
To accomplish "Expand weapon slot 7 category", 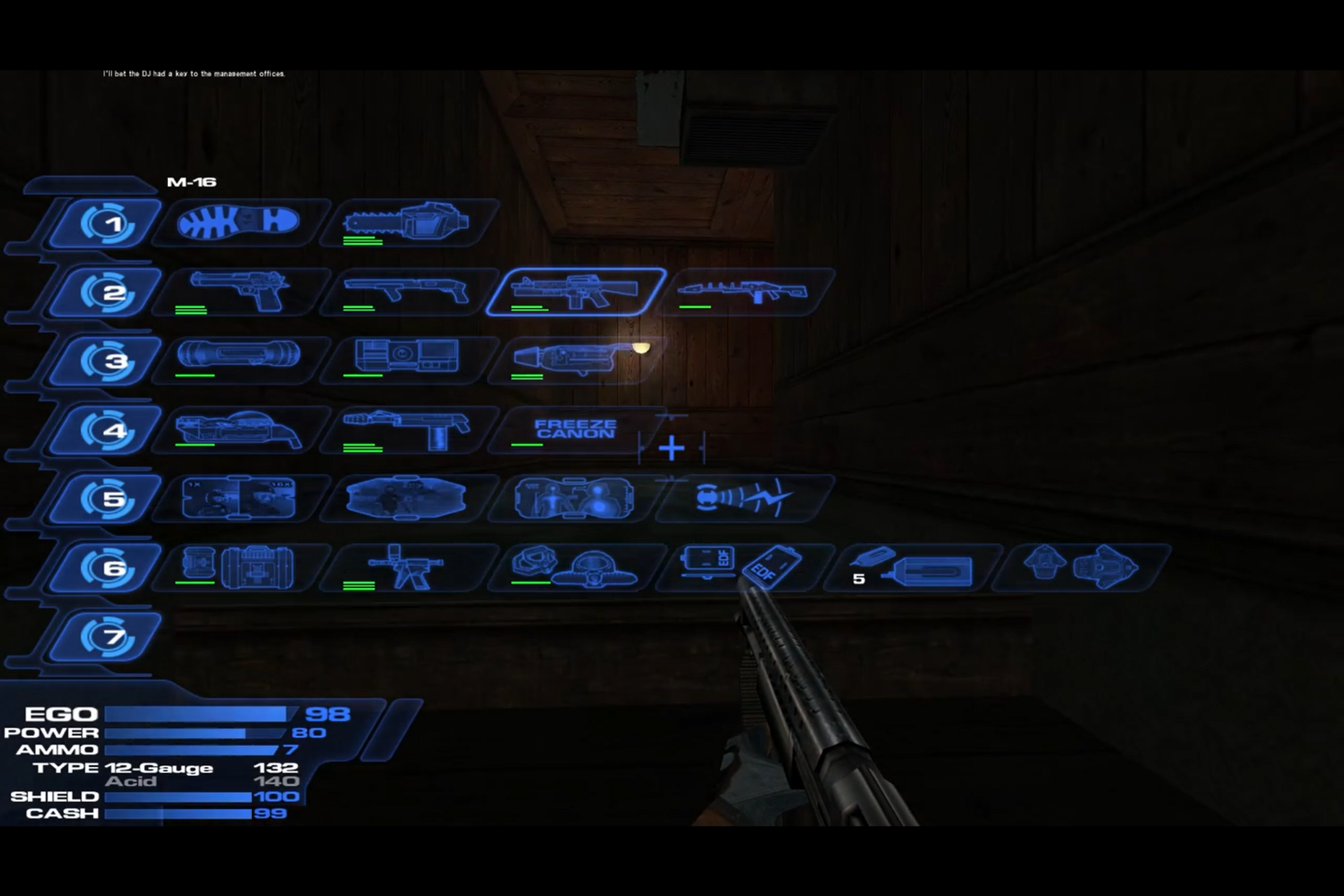I will coord(112,636).
